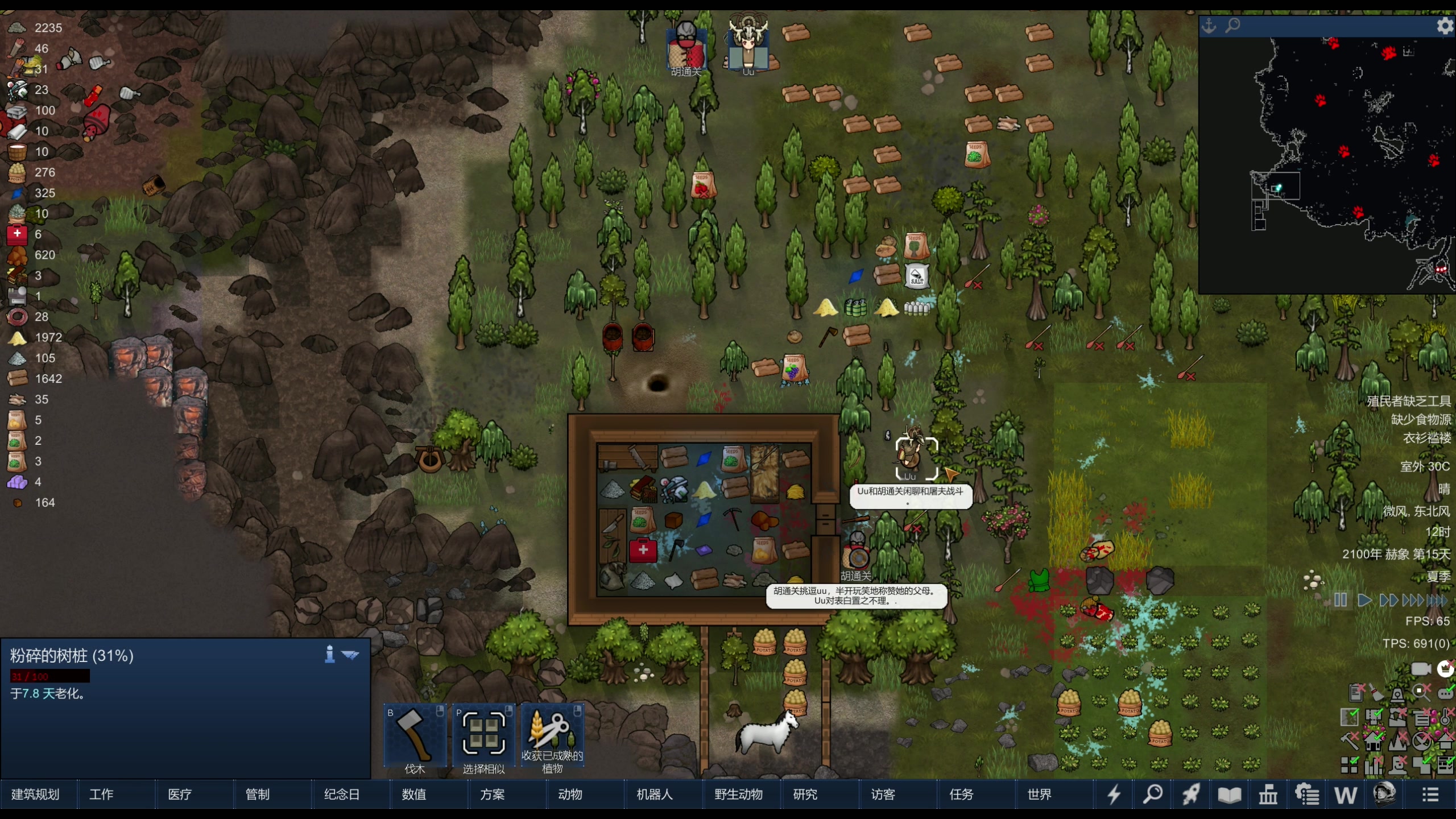Screen dimensions: 1456x819
Task: Toggle the roof overlay house icon
Action: coord(1445,741)
